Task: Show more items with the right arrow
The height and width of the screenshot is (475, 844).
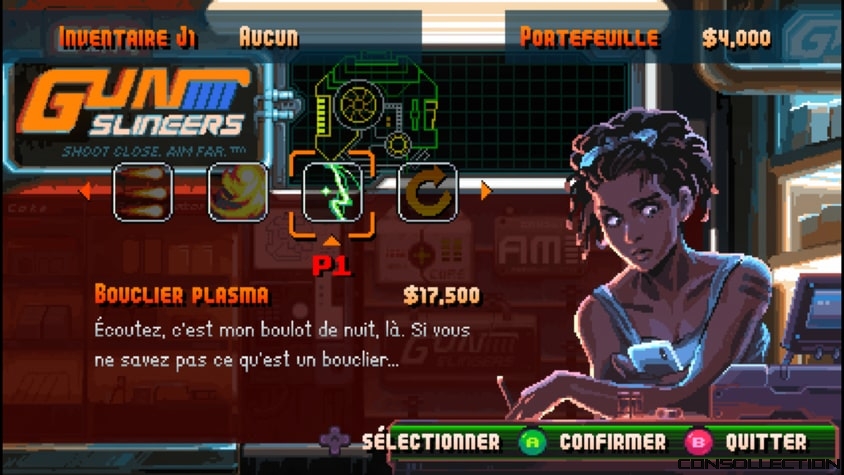Action: point(487,191)
